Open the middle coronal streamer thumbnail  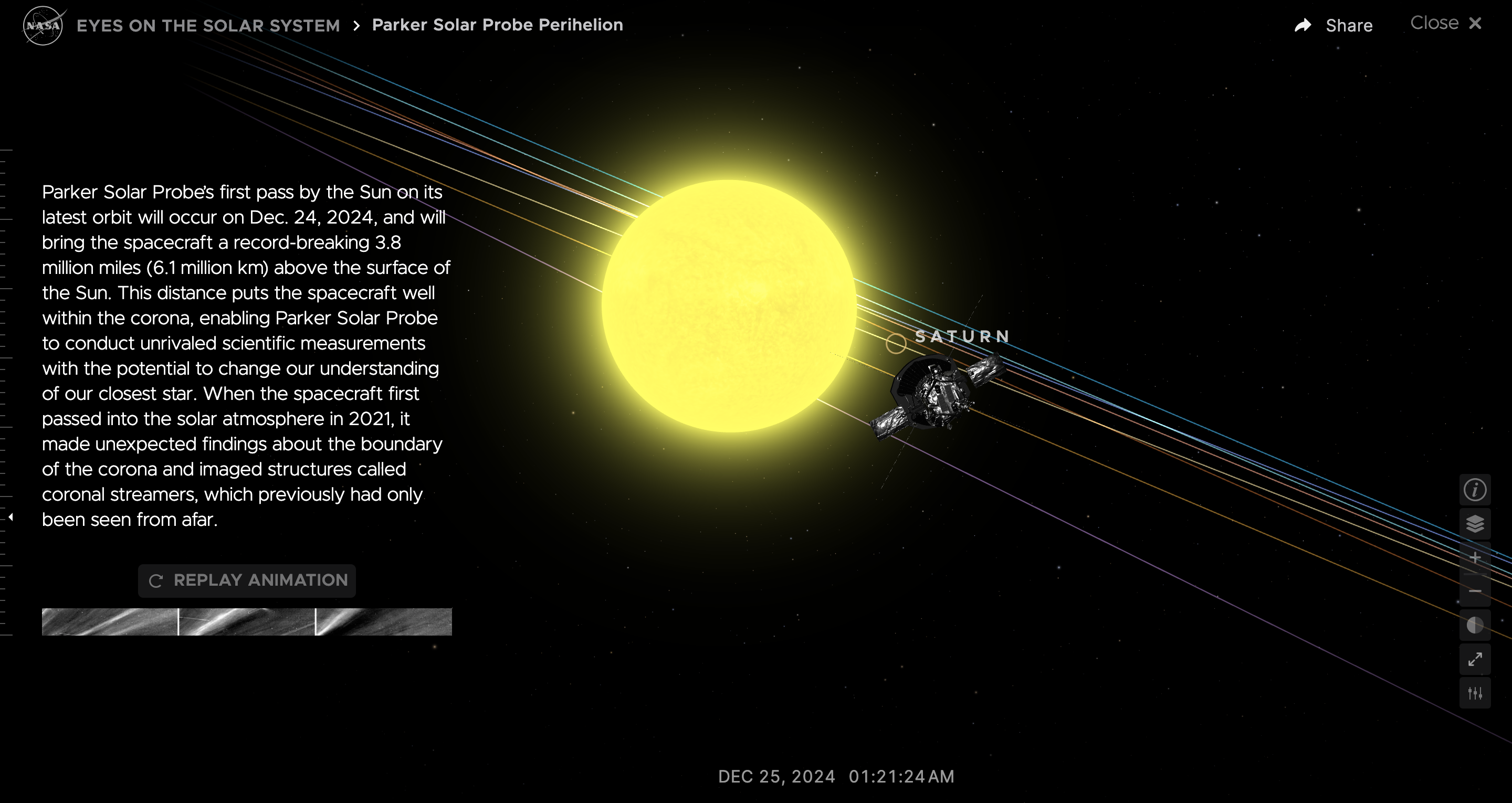tap(247, 621)
